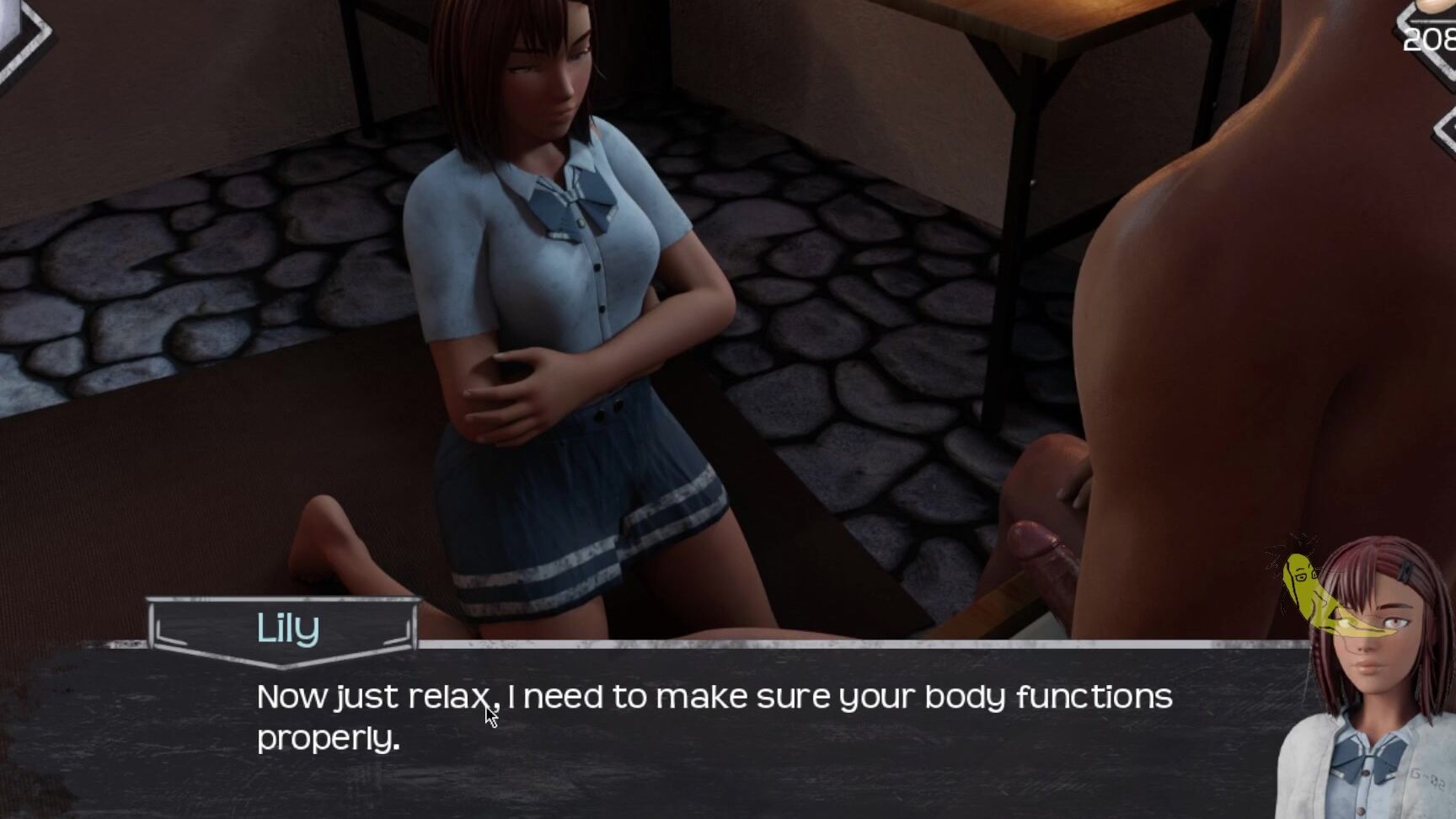Expand the nameplate ribbon above the dialogue

click(286, 628)
